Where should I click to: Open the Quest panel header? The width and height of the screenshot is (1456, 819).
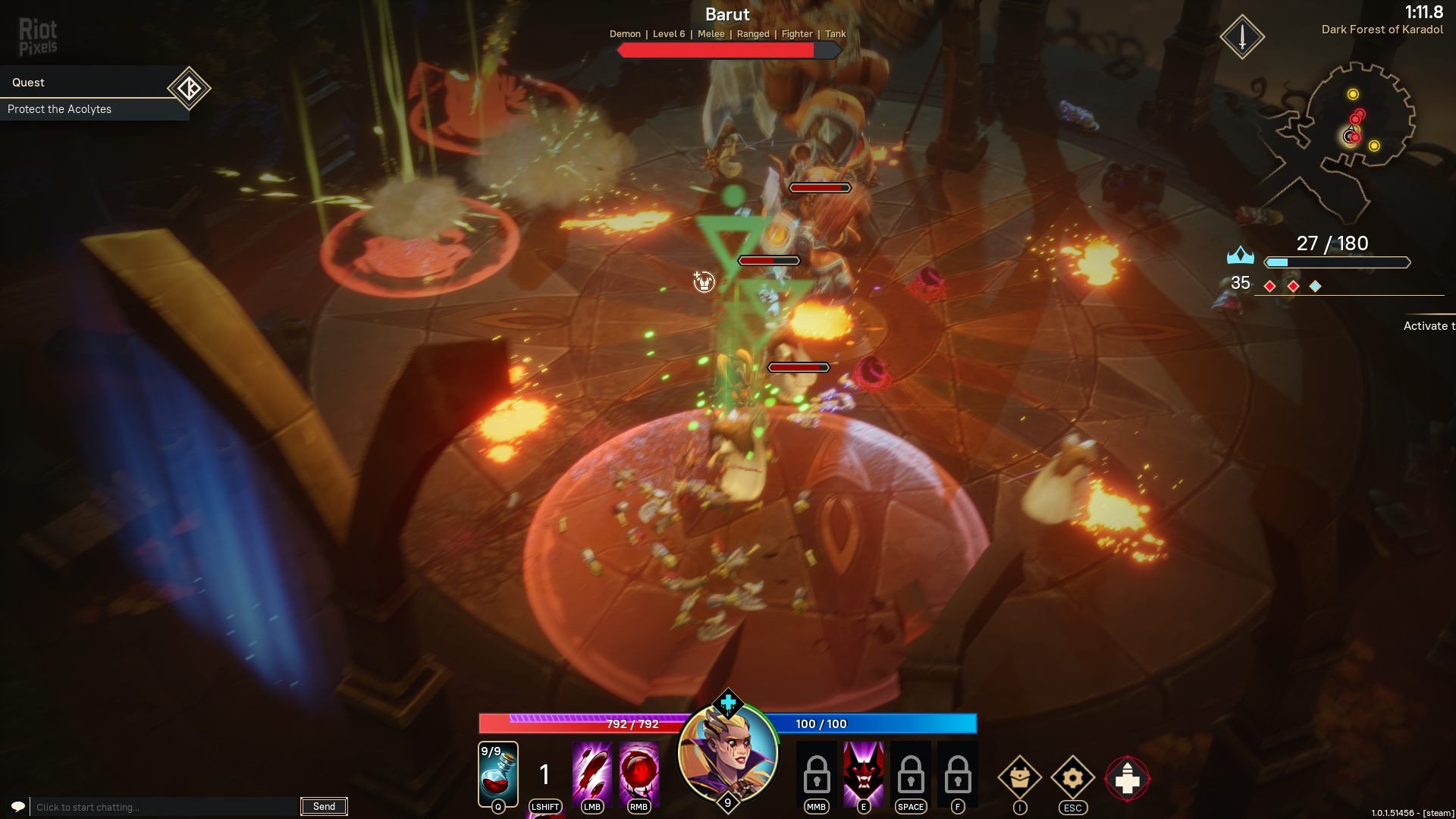(83, 82)
